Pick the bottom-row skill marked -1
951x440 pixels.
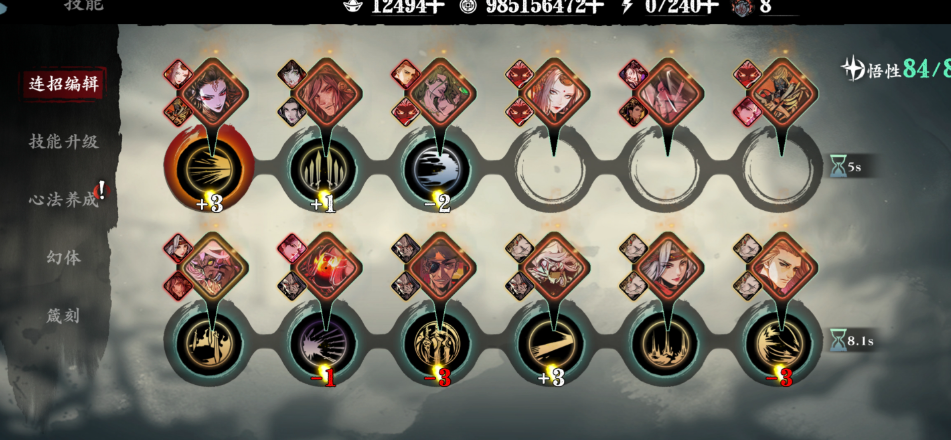pyautogui.click(x=324, y=343)
